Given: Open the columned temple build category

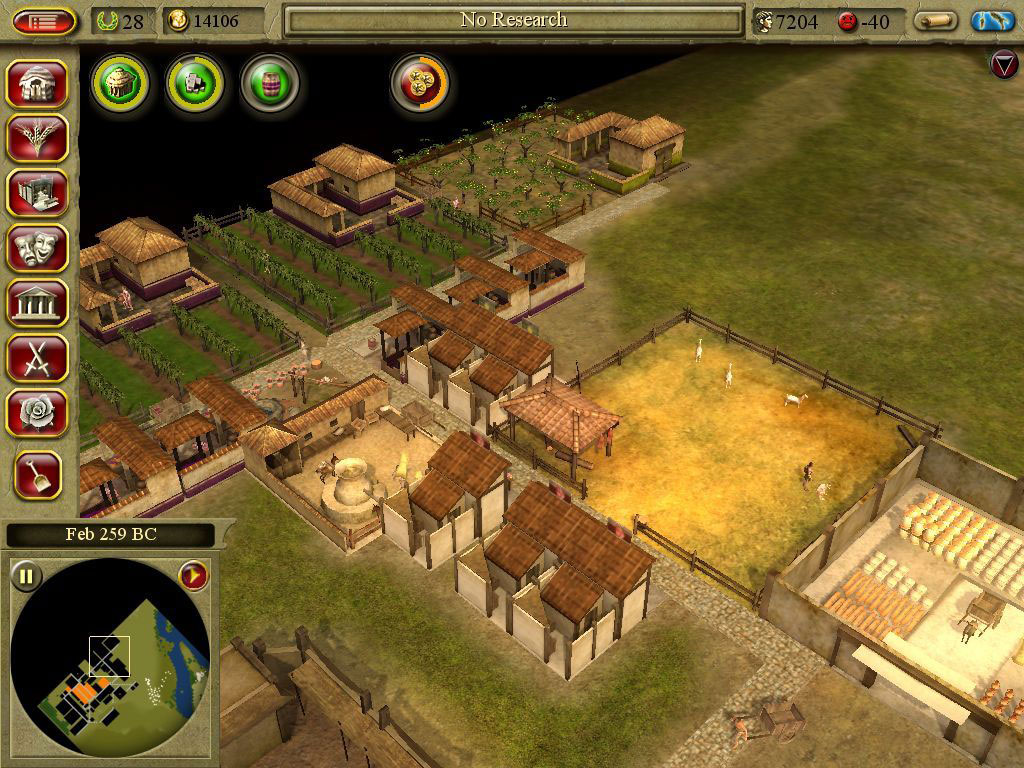Looking at the screenshot, I should click(x=39, y=301).
